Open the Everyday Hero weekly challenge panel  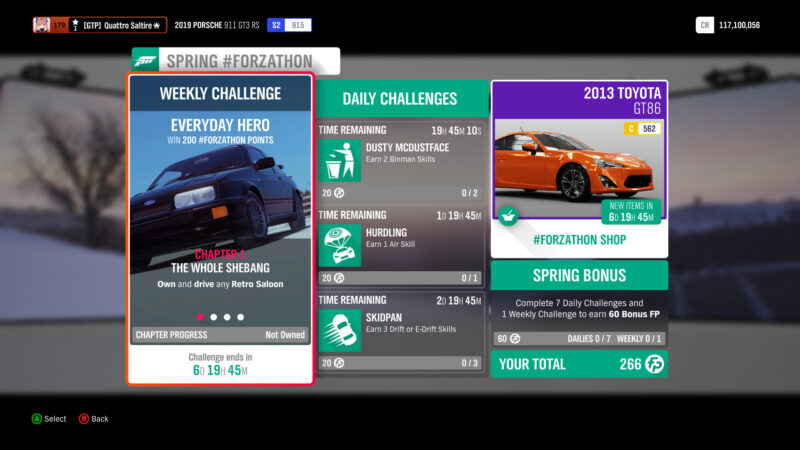coord(219,228)
